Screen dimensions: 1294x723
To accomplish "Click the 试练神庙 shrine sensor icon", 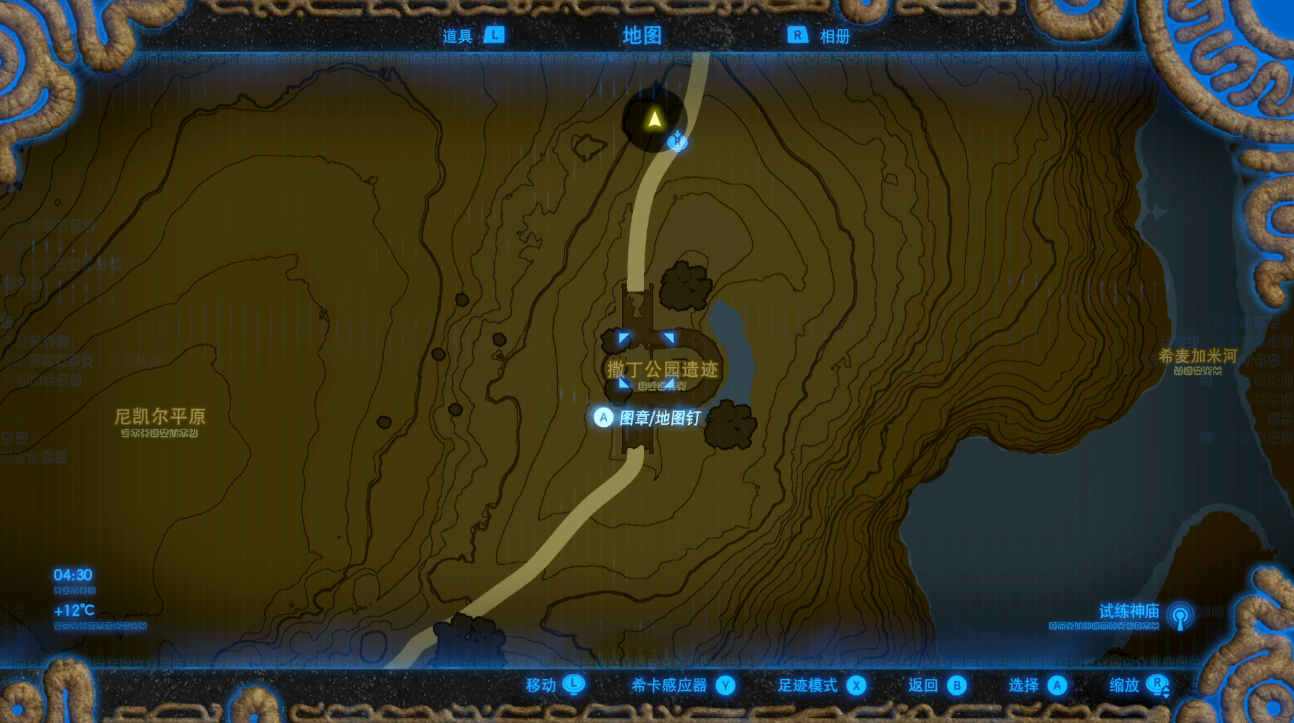I will tap(1180, 615).
